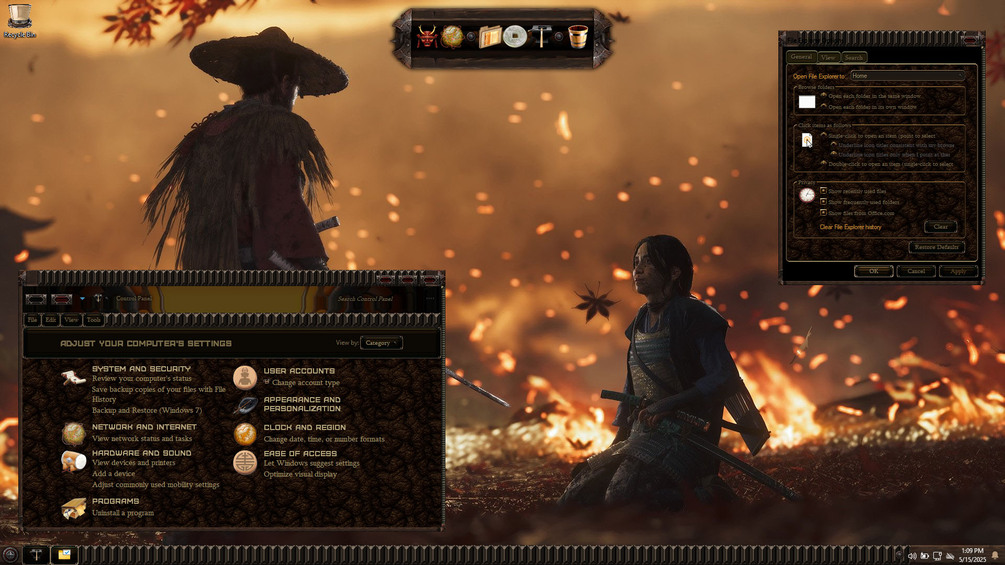Switch to the Search tab in Folder Options
This screenshot has height=565, width=1005.
tap(853, 57)
